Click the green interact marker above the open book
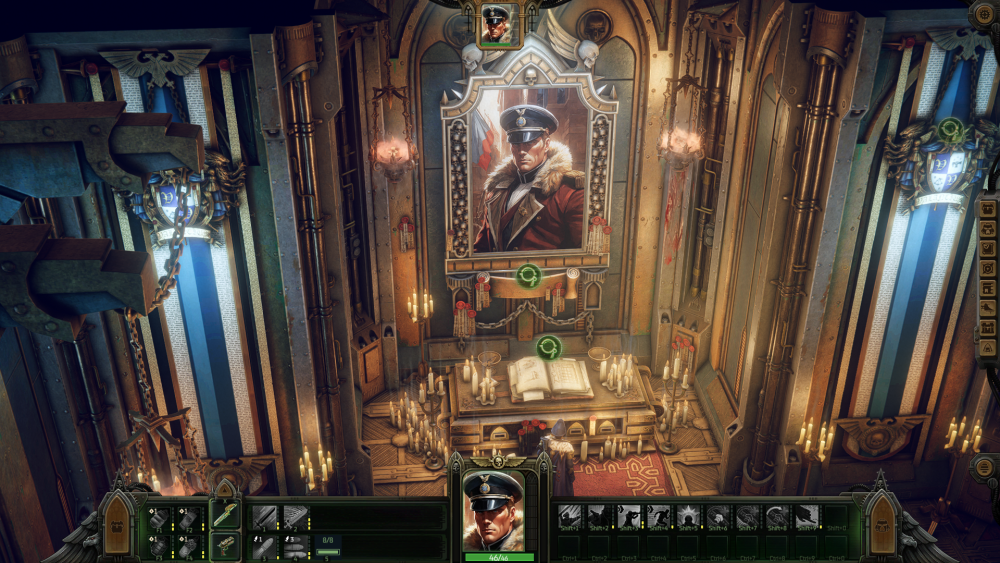This screenshot has width=1000, height=563. pyautogui.click(x=547, y=347)
